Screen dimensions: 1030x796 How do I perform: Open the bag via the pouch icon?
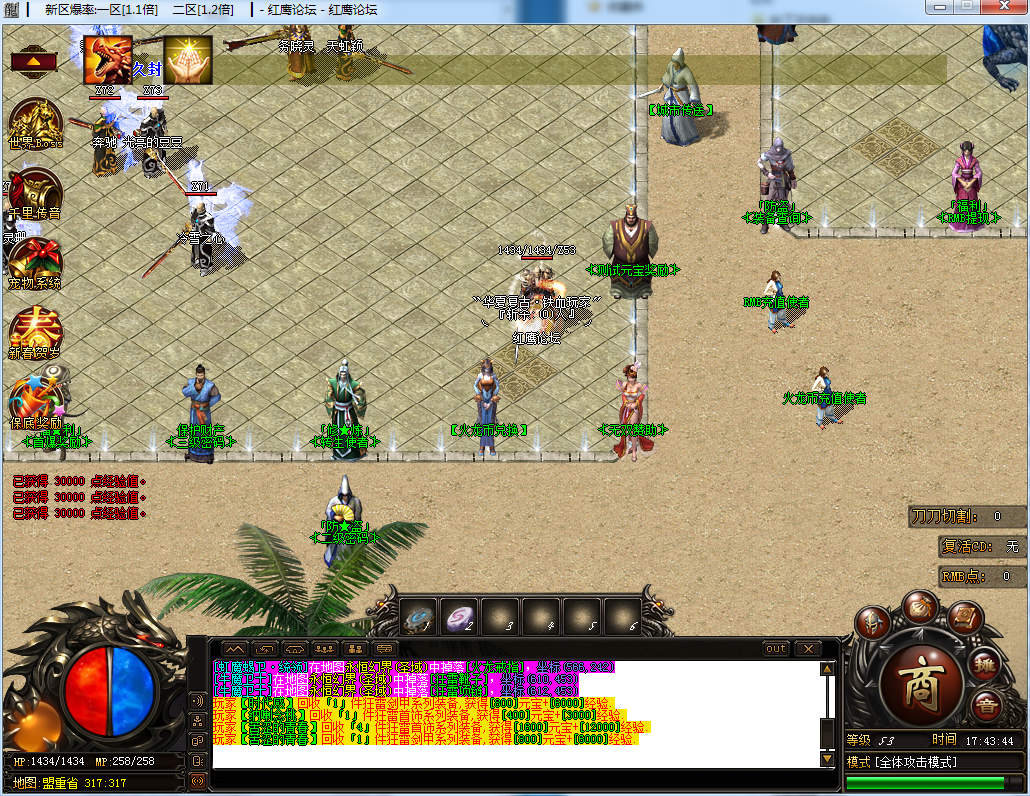(919, 606)
